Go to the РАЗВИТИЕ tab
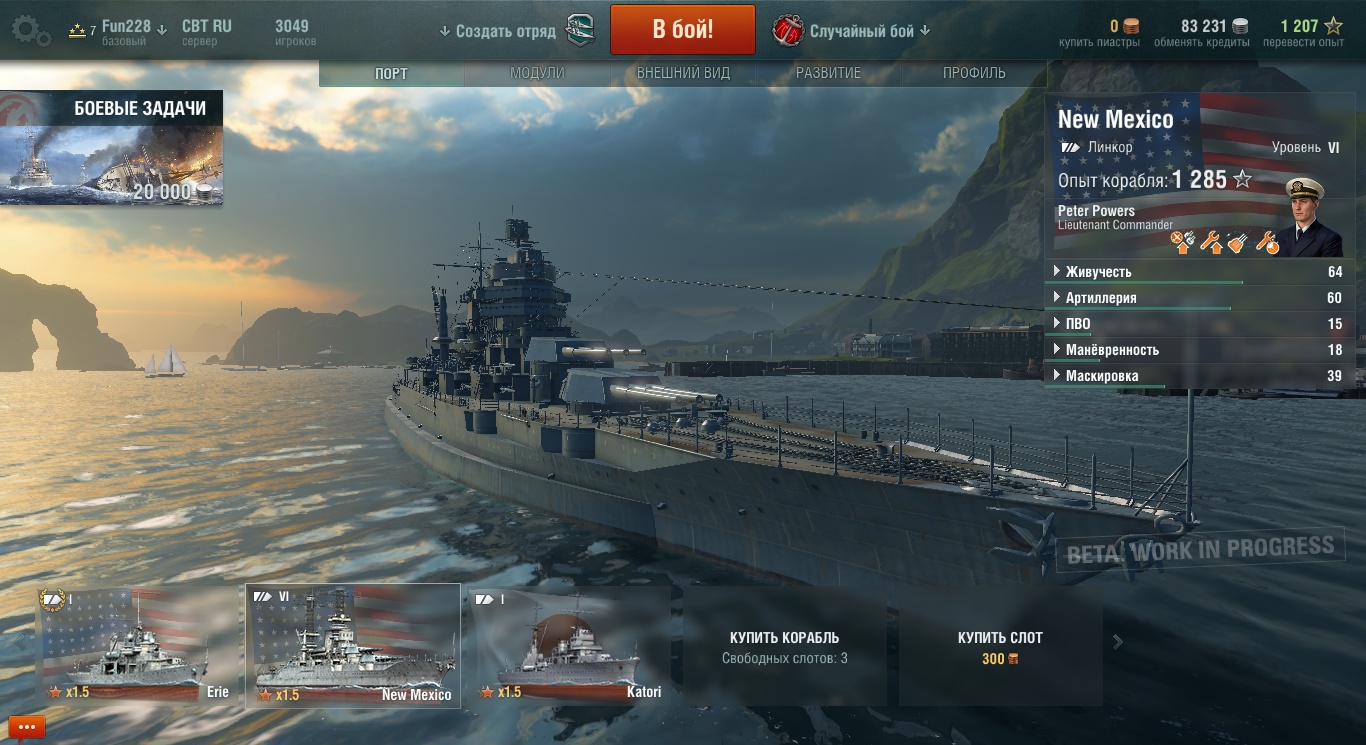This screenshot has height=745, width=1366. 828,73
